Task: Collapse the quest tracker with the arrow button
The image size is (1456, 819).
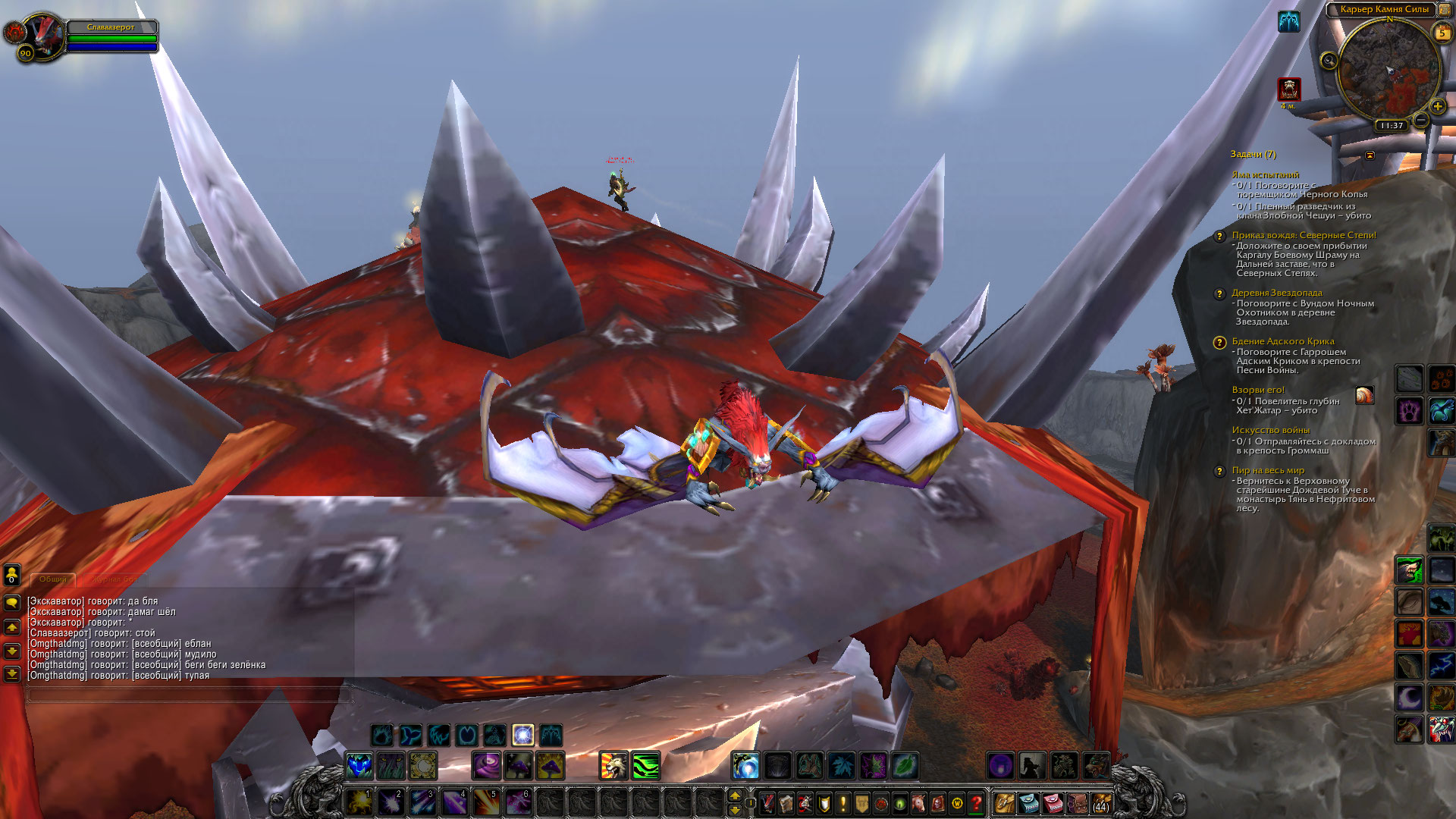Action: (1370, 155)
